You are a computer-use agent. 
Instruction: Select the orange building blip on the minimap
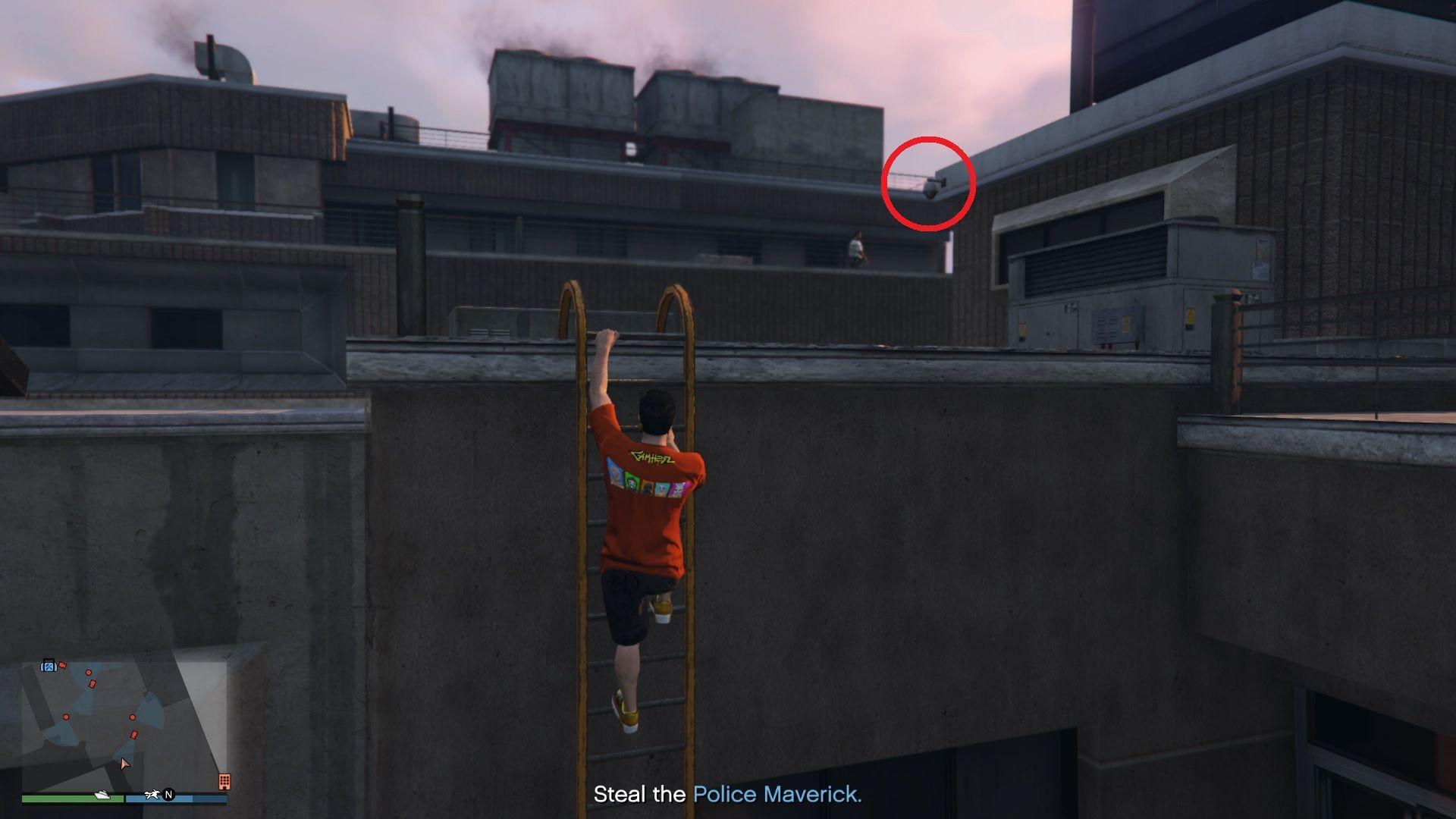tap(225, 782)
